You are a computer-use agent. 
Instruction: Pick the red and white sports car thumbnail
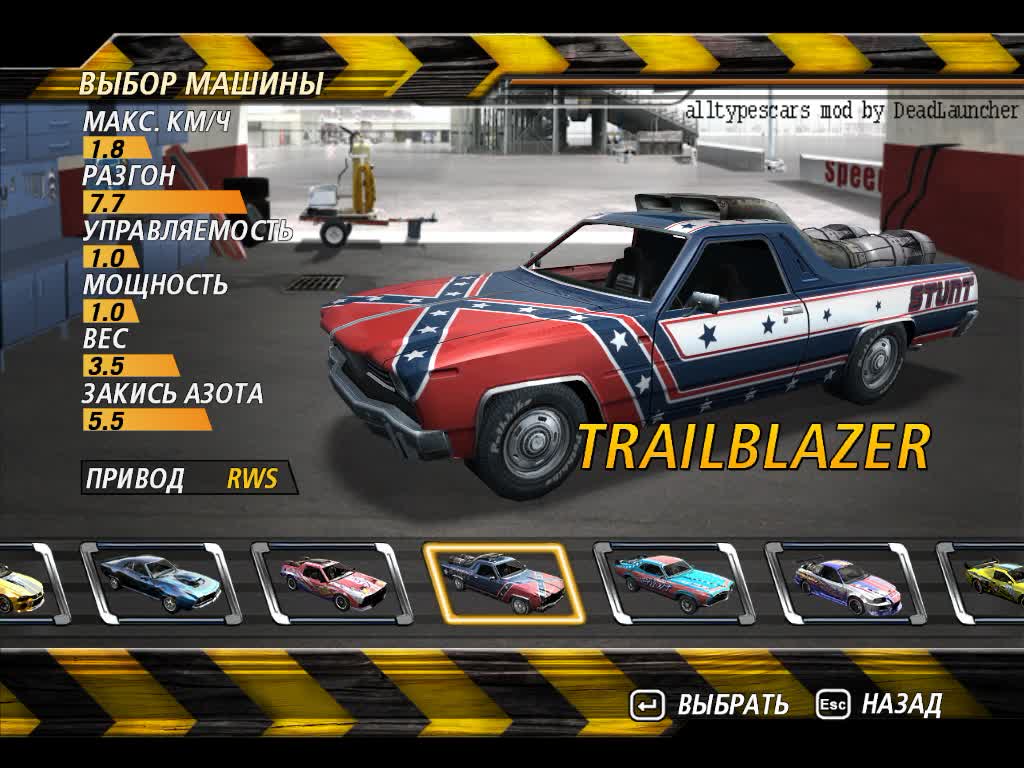pos(331,583)
